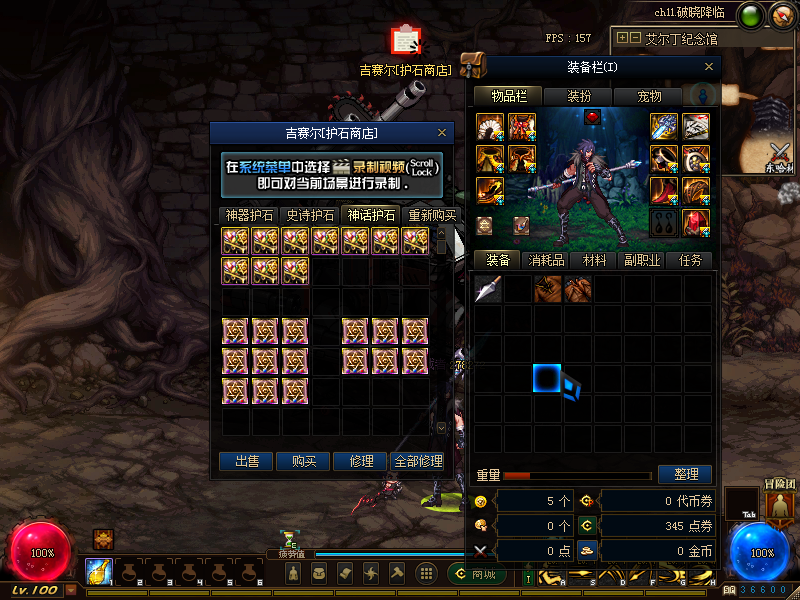Select the spear item in the inventory

tap(488, 290)
